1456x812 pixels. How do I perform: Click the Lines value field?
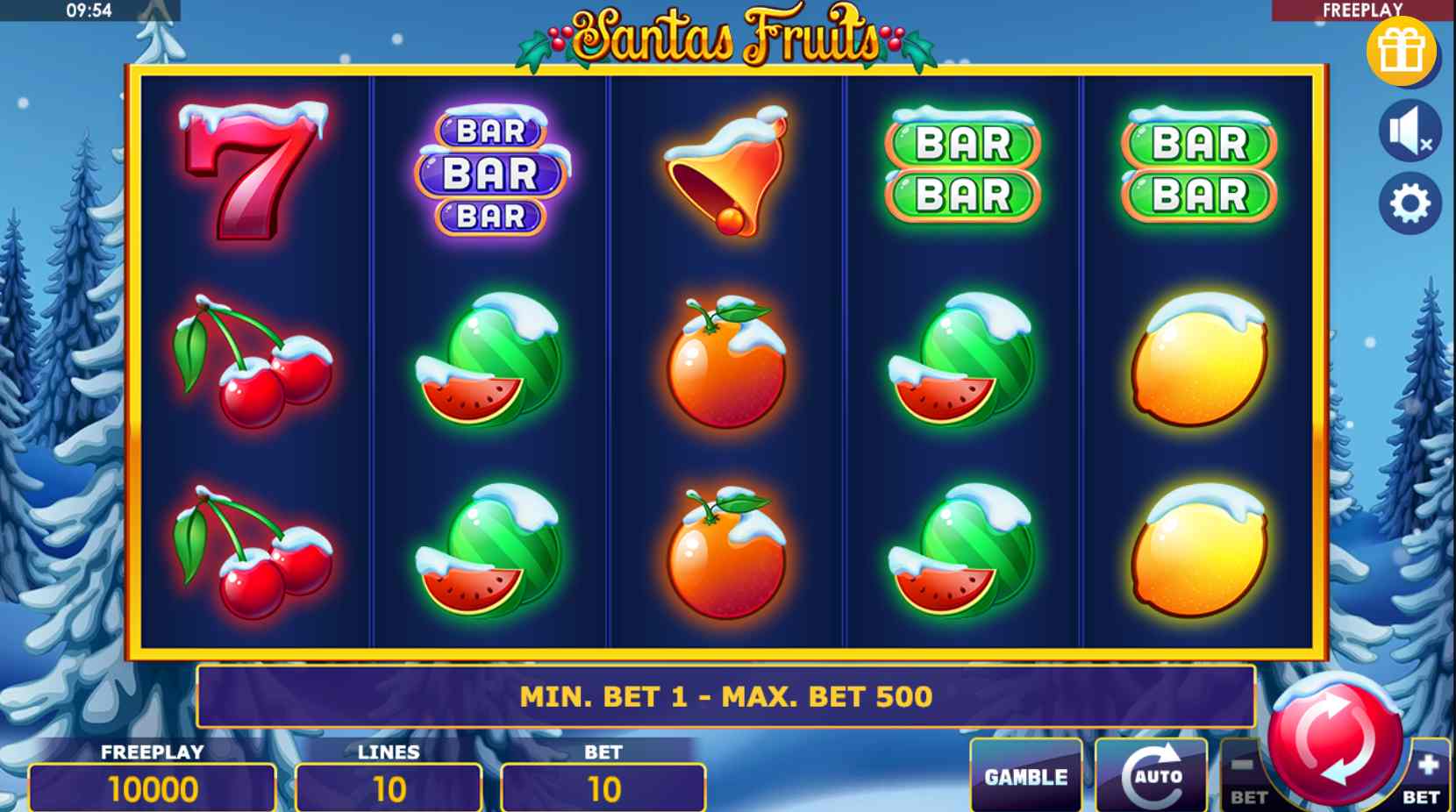click(389, 788)
